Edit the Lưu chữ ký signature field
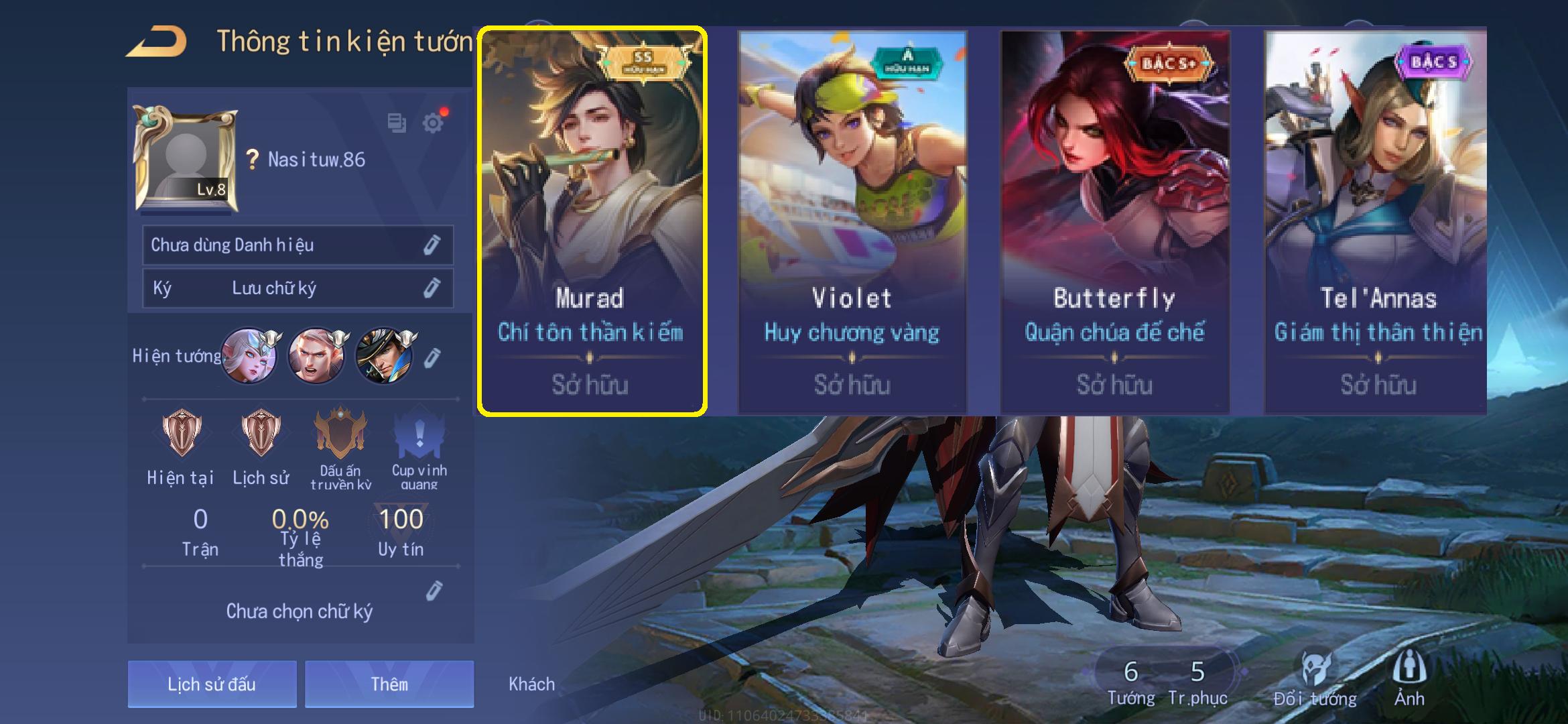Image resolution: width=1568 pixels, height=724 pixels. click(432, 288)
